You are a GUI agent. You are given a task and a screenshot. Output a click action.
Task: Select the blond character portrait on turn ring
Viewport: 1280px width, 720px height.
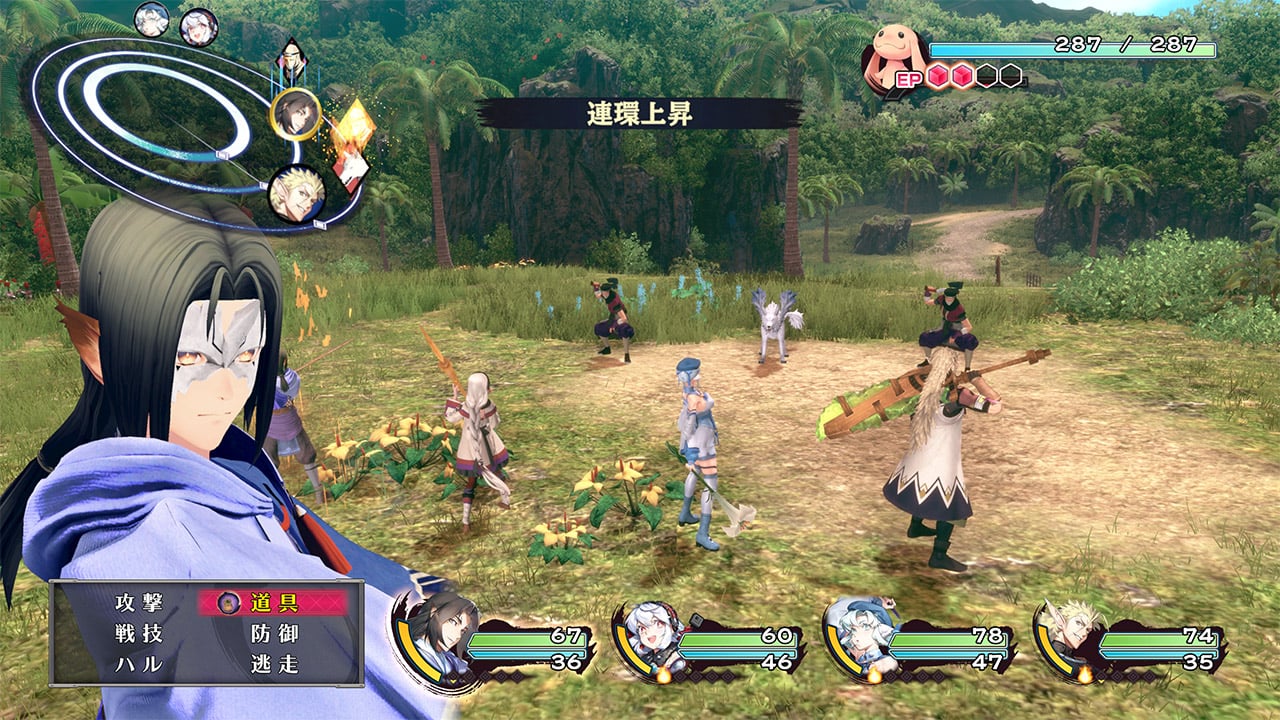coord(296,193)
